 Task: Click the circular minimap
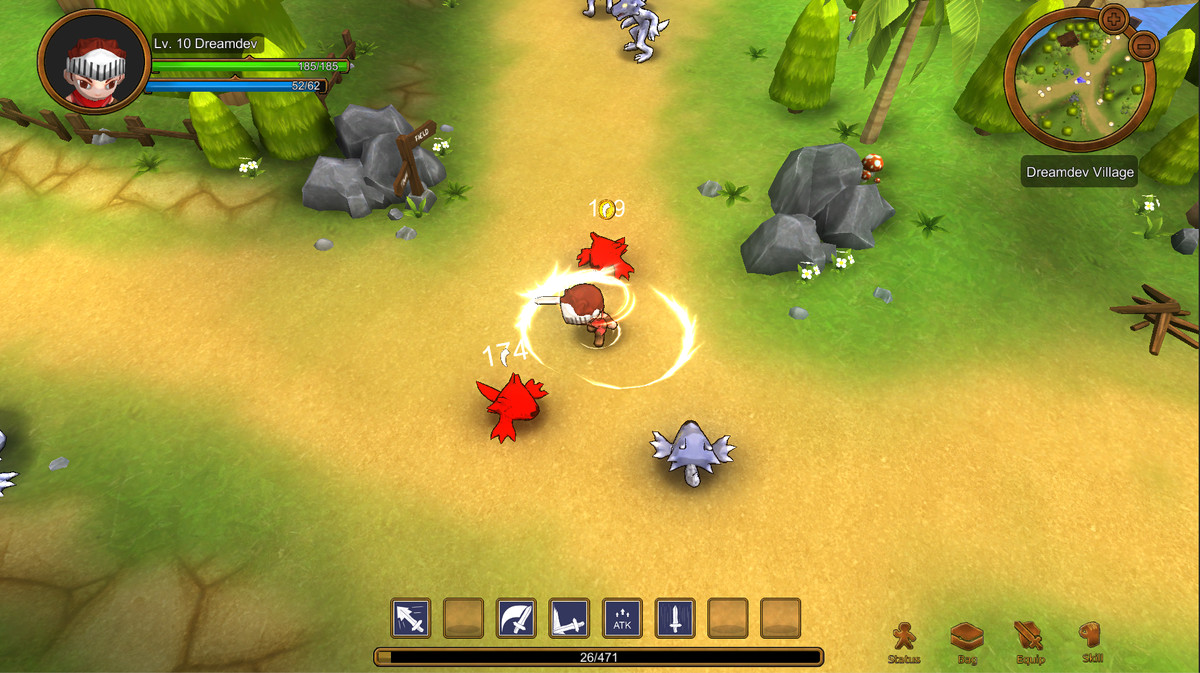(1079, 82)
